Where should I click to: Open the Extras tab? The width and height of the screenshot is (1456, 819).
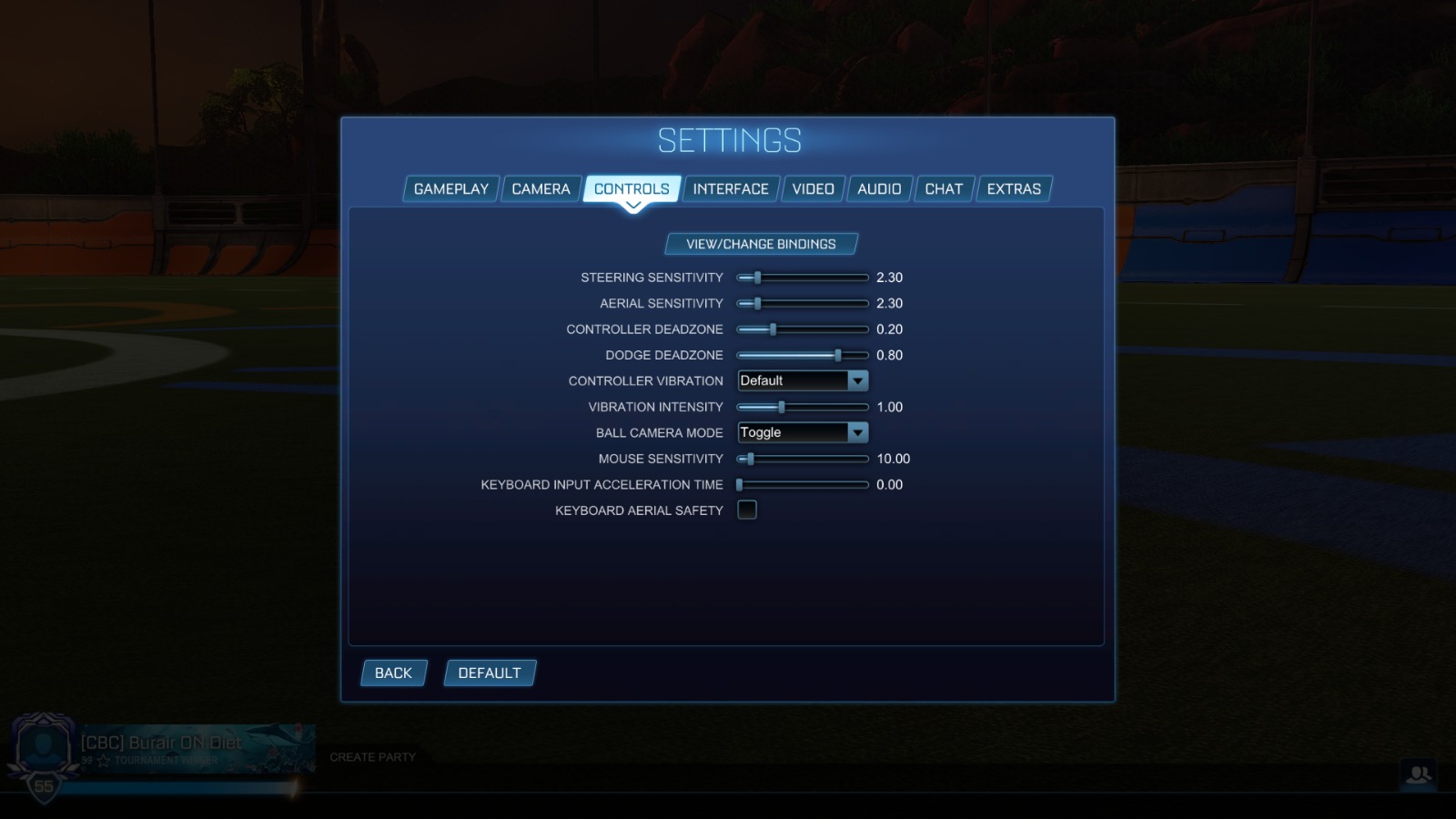pyautogui.click(x=1014, y=188)
